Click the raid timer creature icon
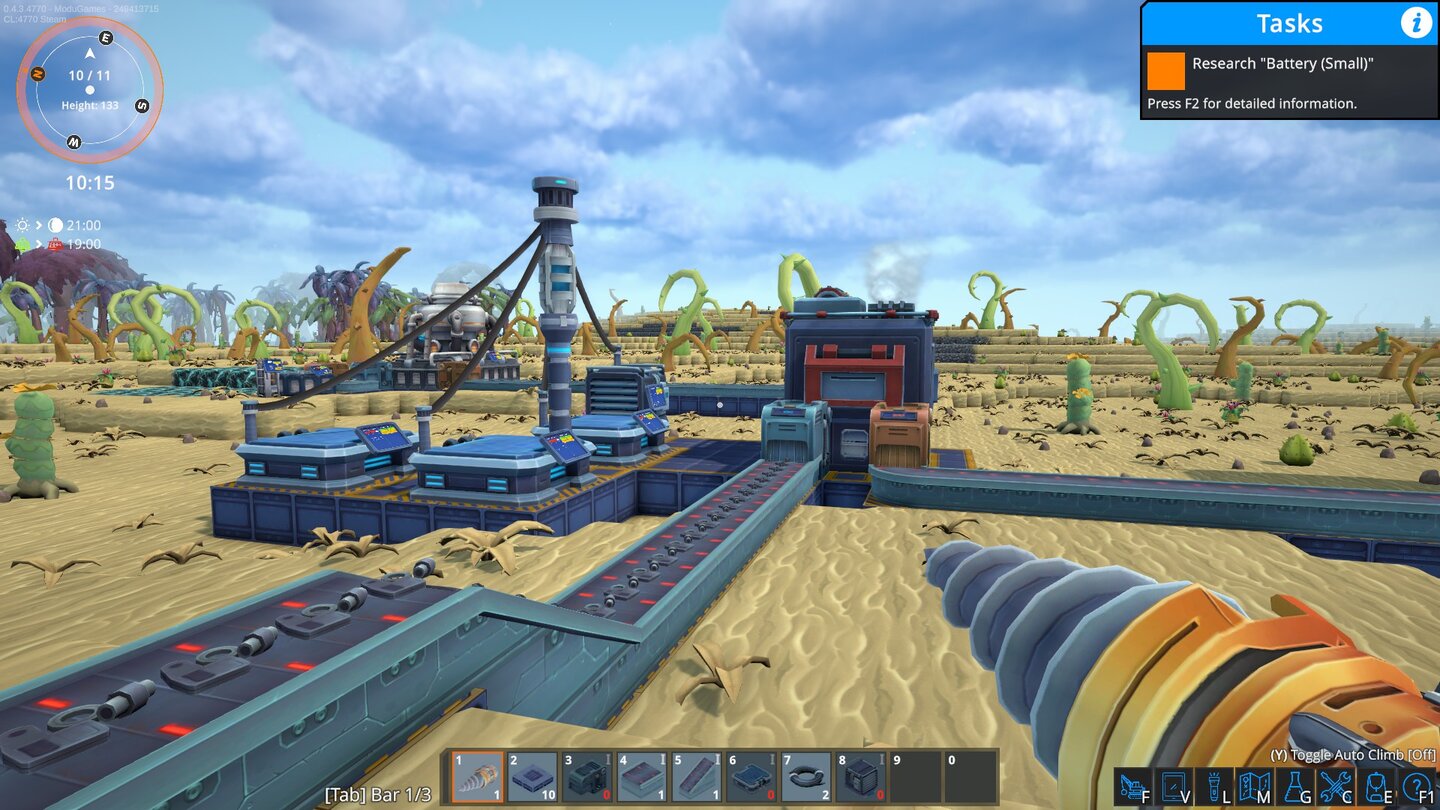The height and width of the screenshot is (810, 1440). [x=55, y=243]
